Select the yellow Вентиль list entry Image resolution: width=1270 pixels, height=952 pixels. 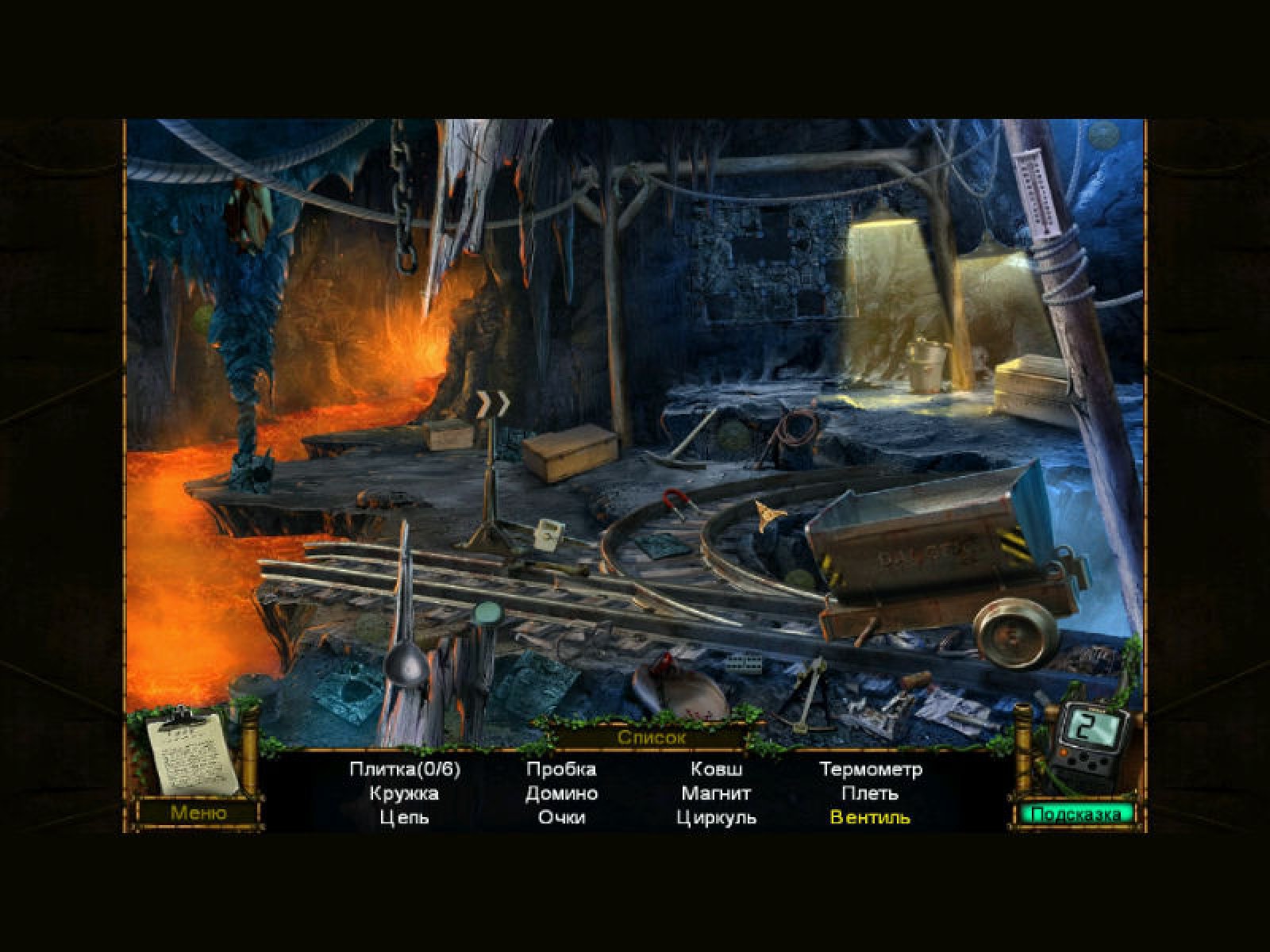pos(870,817)
